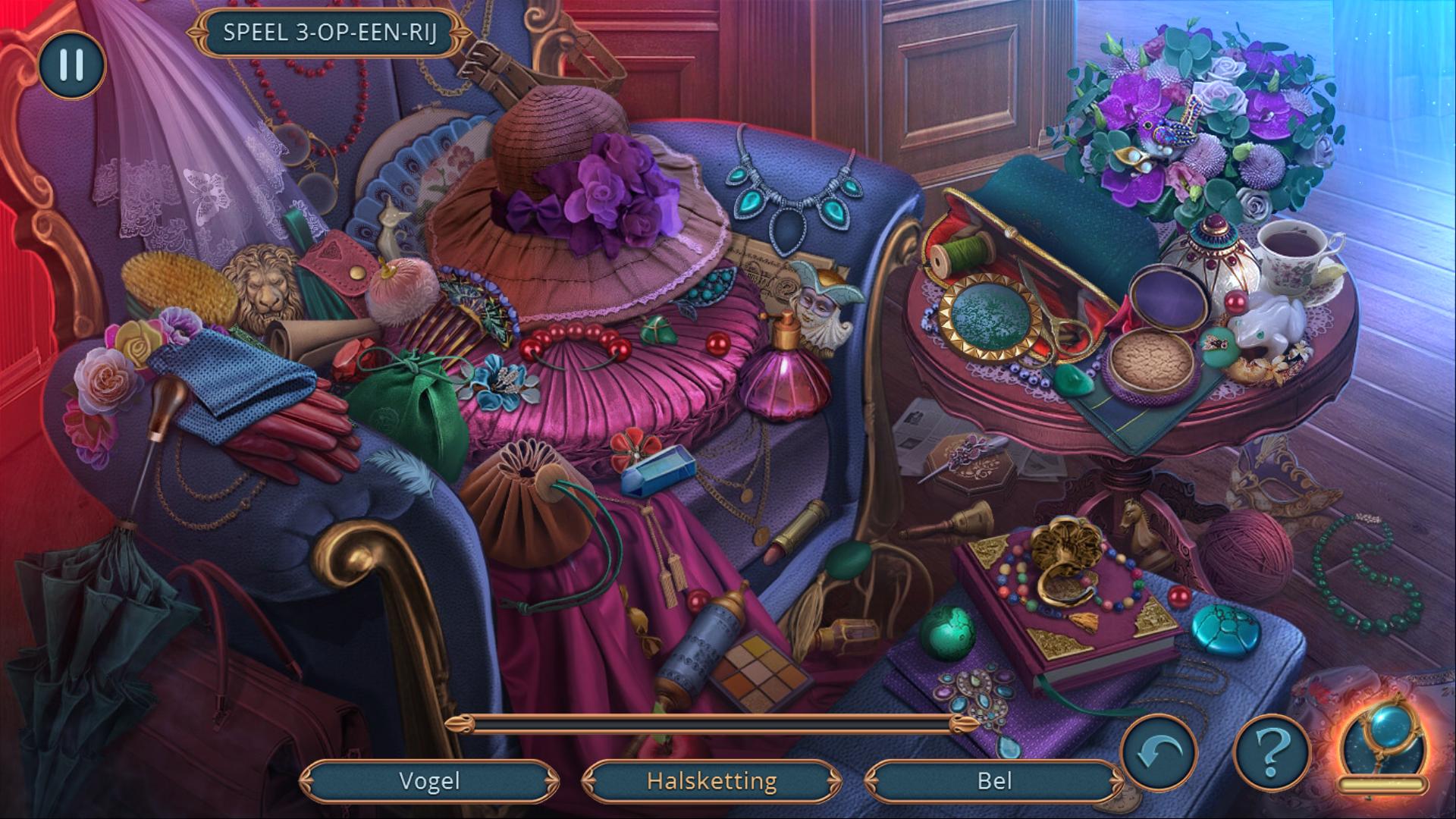Choose the Bel item in the list
The height and width of the screenshot is (819, 1456).
[993, 781]
